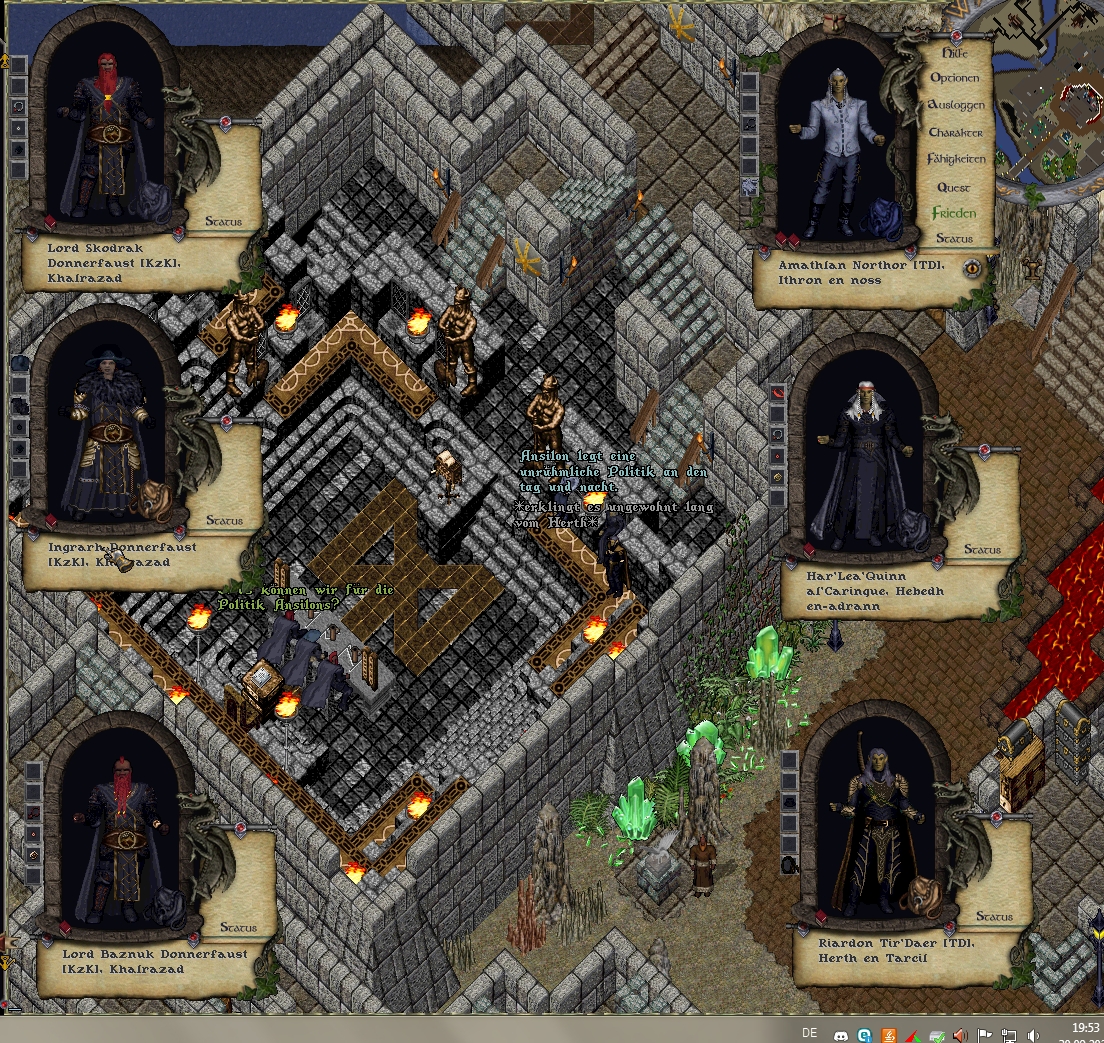Open the Charakter sheet
The width and height of the screenshot is (1104, 1043).
956,132
